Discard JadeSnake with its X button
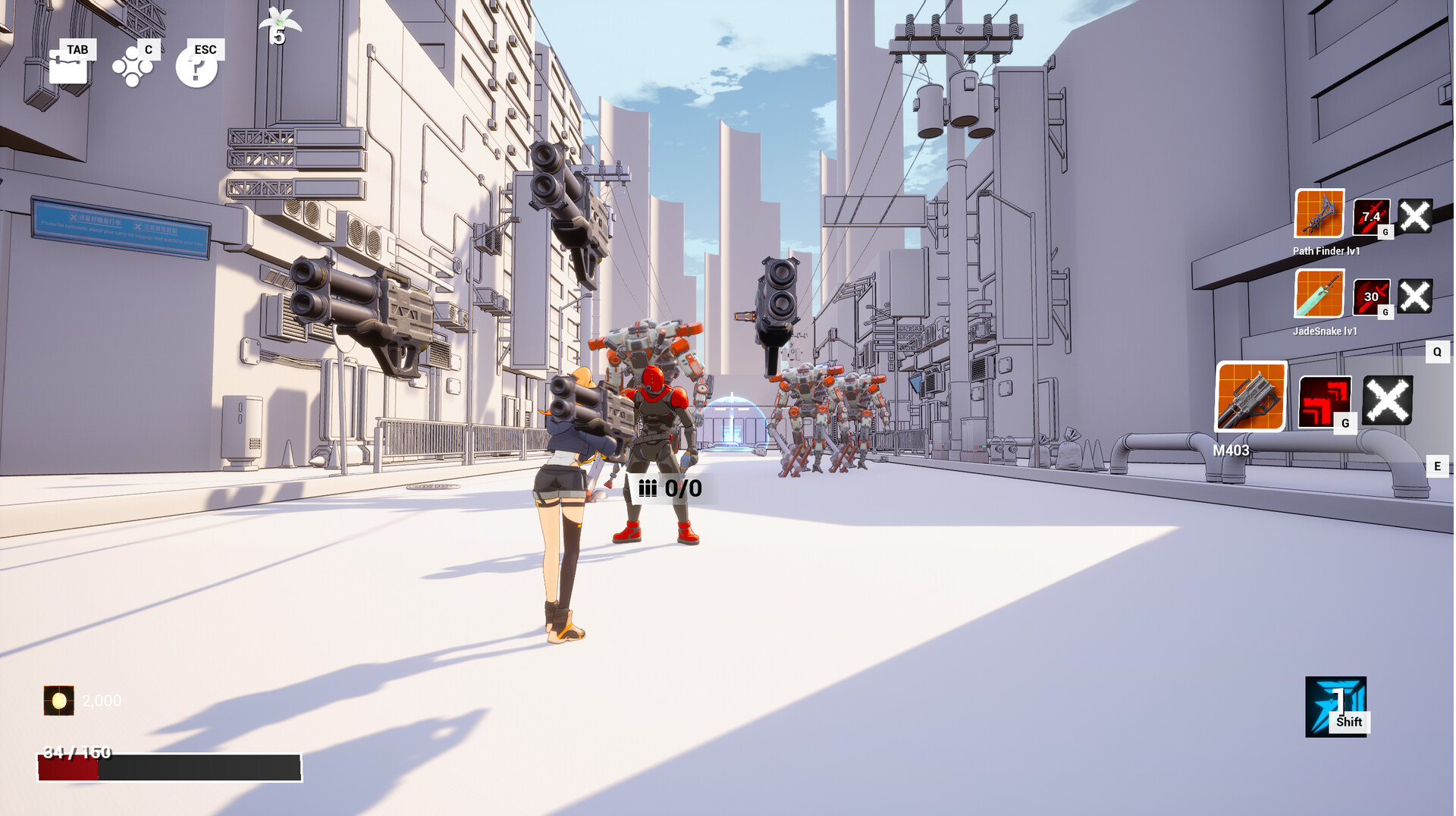Screen dimensions: 1456x816 (1415, 296)
